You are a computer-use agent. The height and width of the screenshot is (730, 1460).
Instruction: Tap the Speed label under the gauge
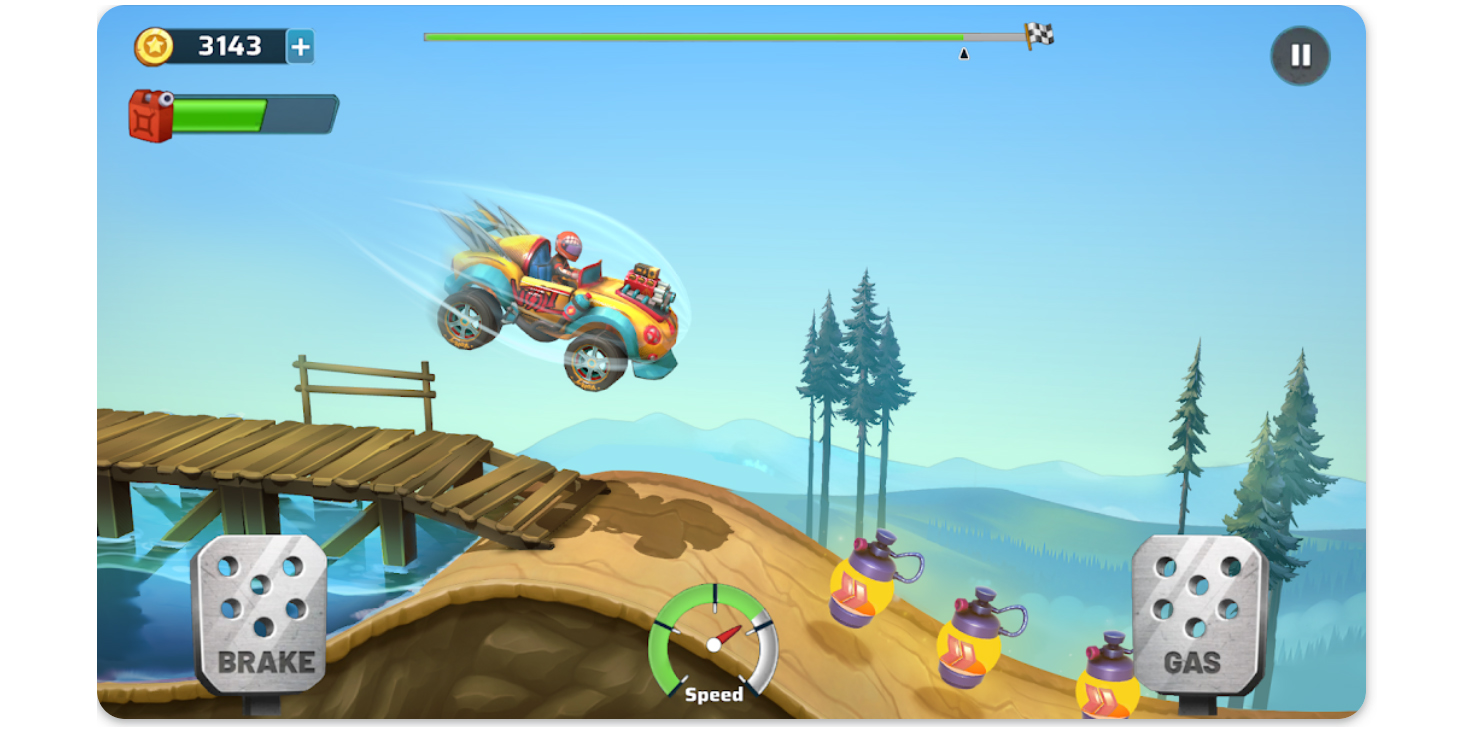pos(714,692)
